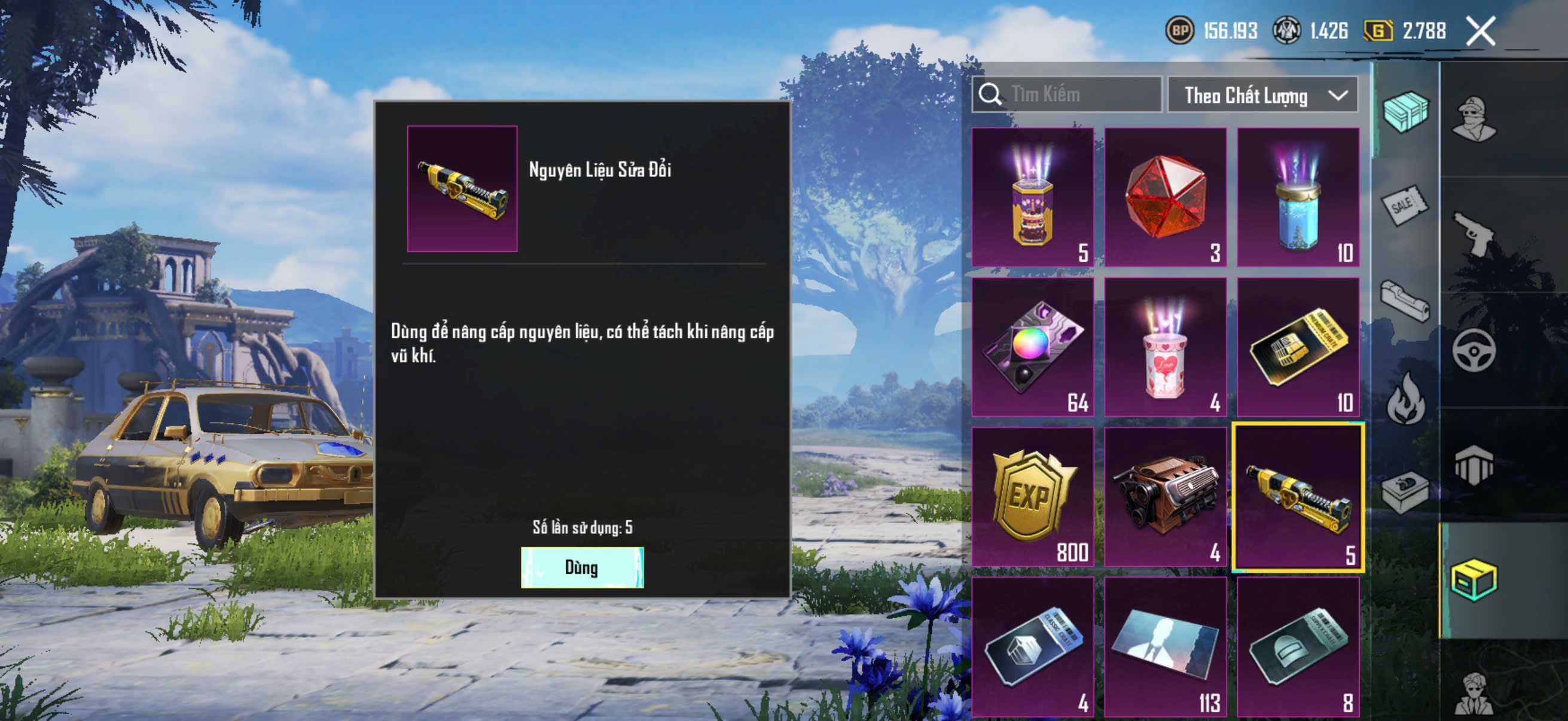Open the Theo Chất Lượng sort dropdown
Image resolution: width=1568 pixels, height=721 pixels.
[1262, 95]
